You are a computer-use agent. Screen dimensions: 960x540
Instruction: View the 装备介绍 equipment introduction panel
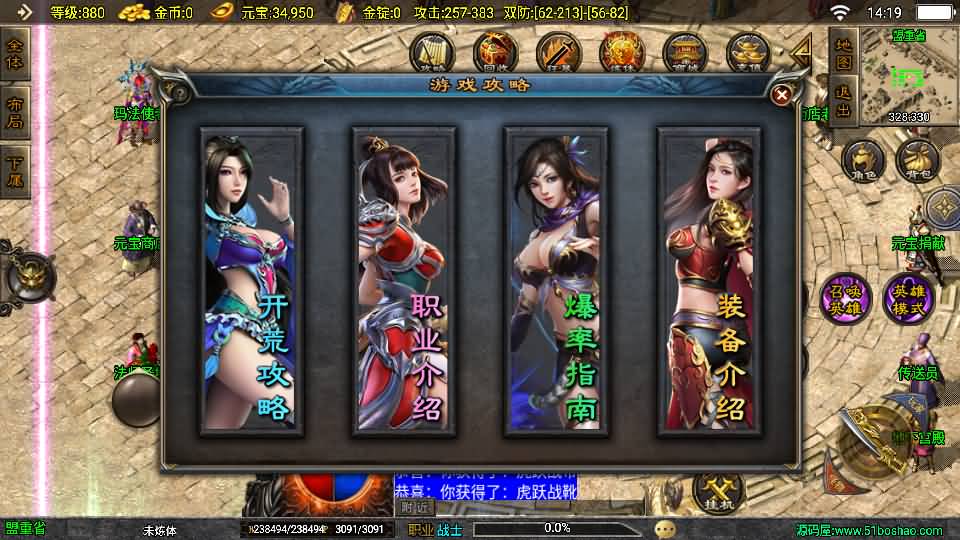click(707, 282)
